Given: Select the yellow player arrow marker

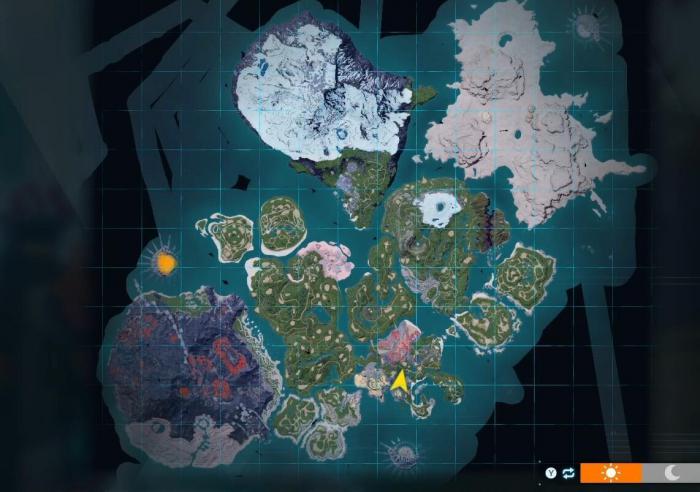Looking at the screenshot, I should tap(399, 381).
